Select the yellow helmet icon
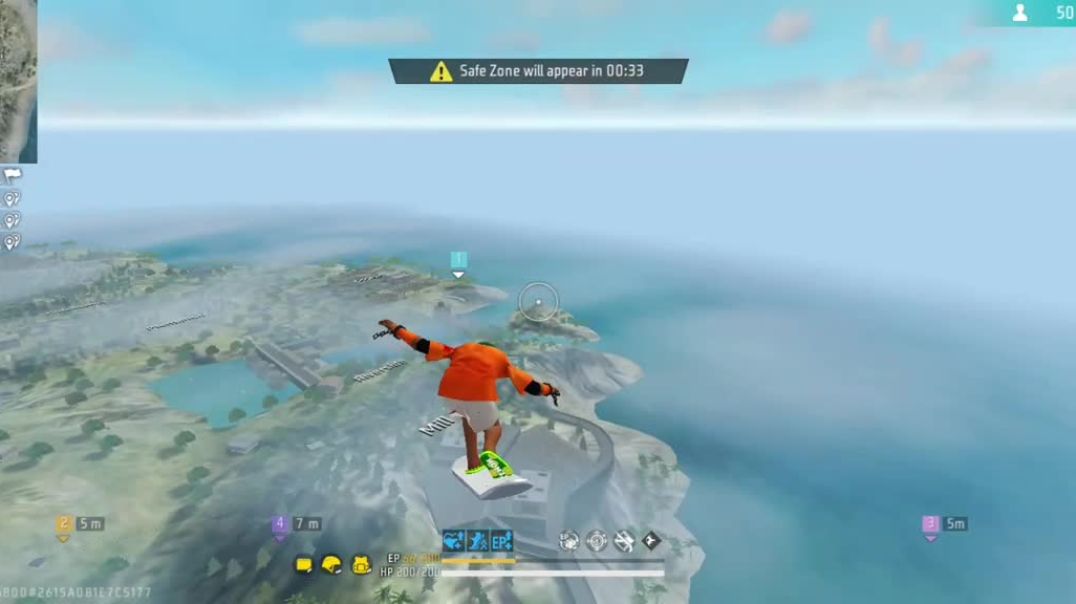 pyautogui.click(x=332, y=565)
